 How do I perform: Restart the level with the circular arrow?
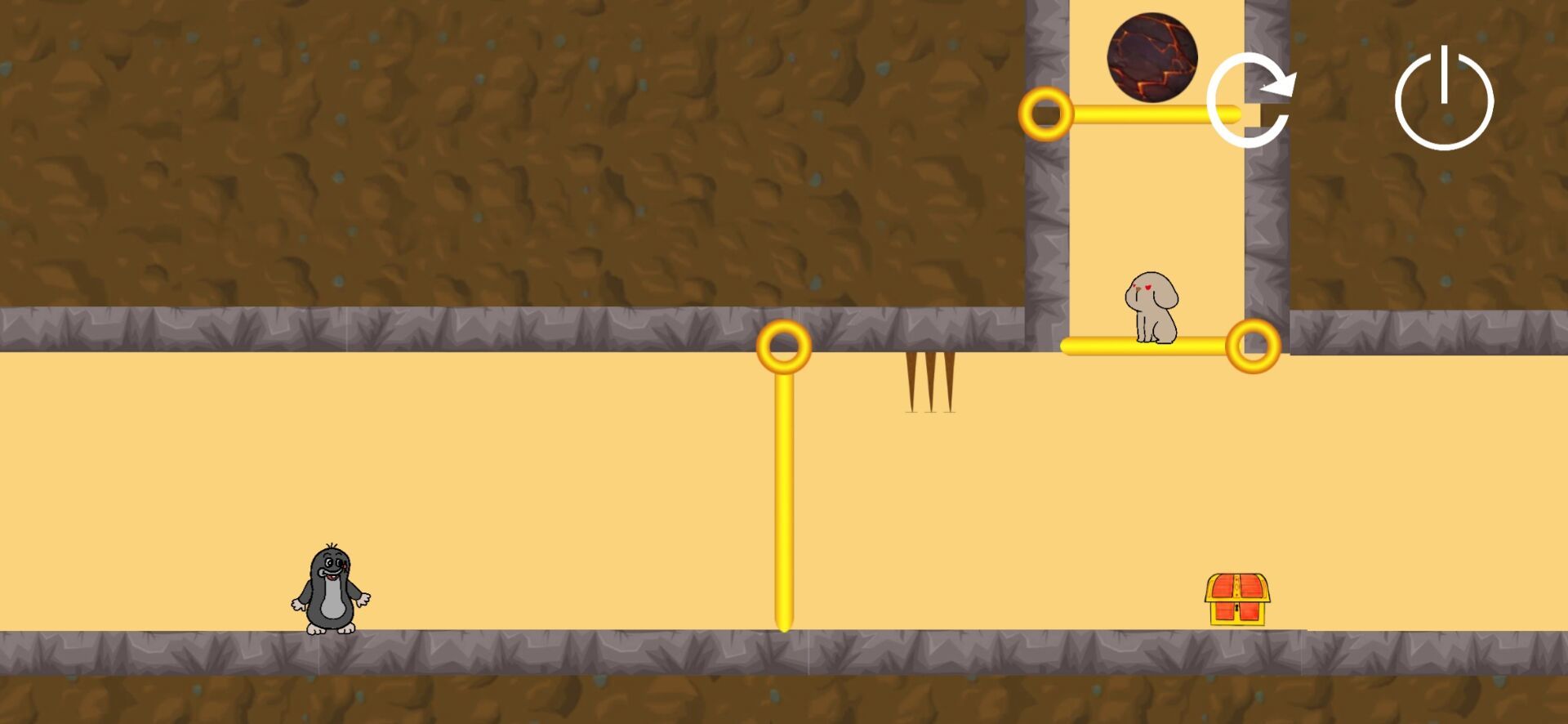(1249, 100)
